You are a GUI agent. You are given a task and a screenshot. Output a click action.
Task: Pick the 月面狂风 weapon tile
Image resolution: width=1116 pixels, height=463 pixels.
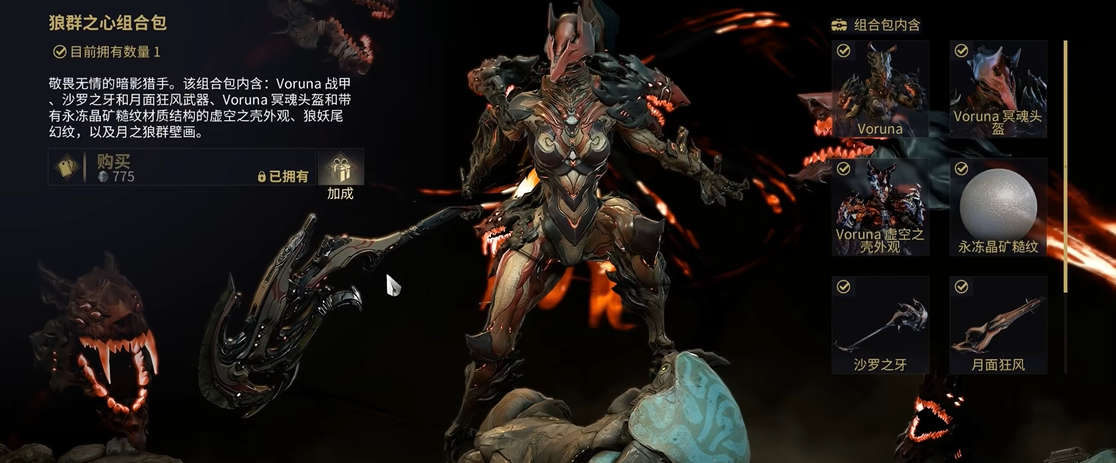point(998,324)
